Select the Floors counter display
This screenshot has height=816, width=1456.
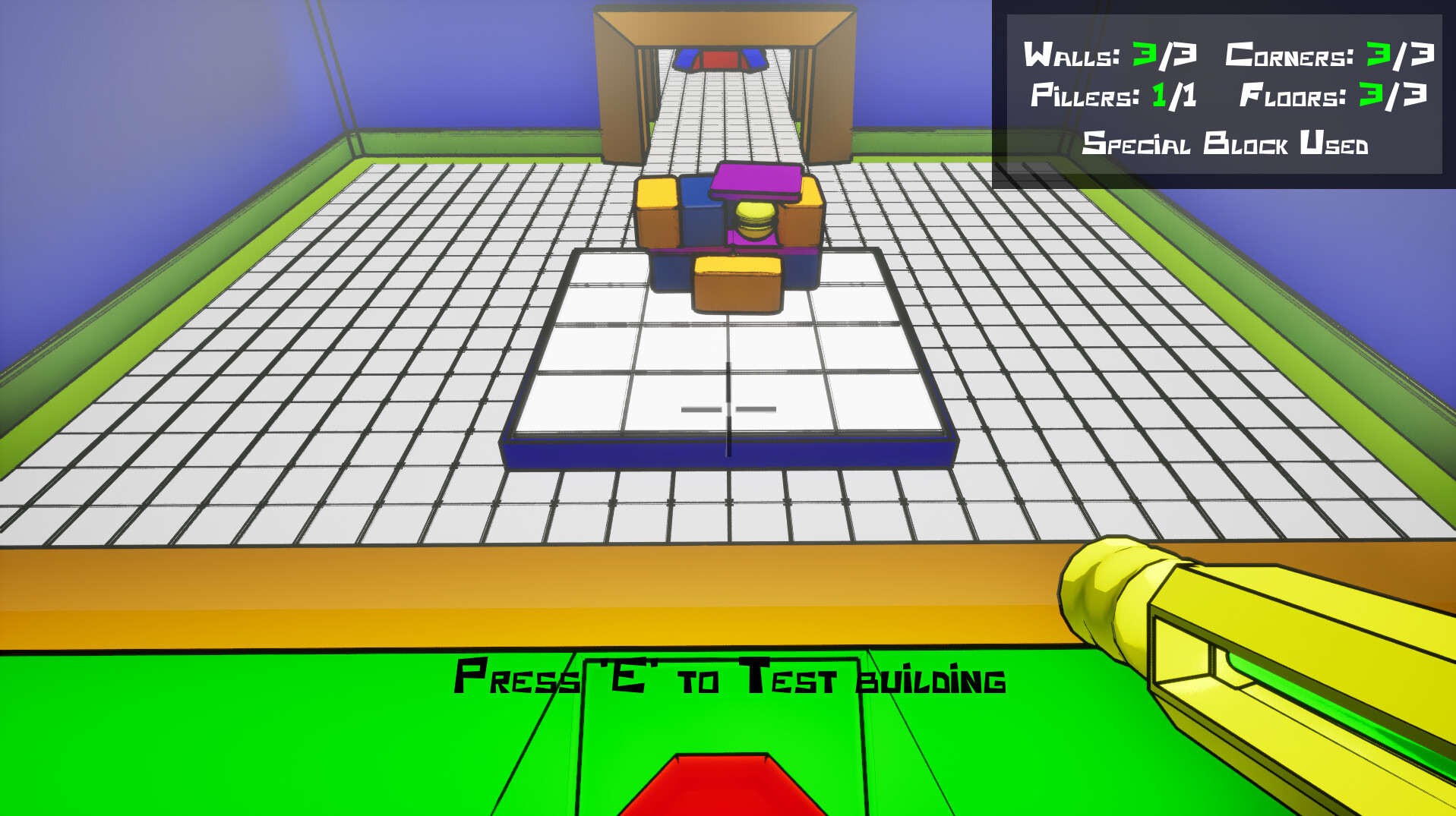point(1333,97)
